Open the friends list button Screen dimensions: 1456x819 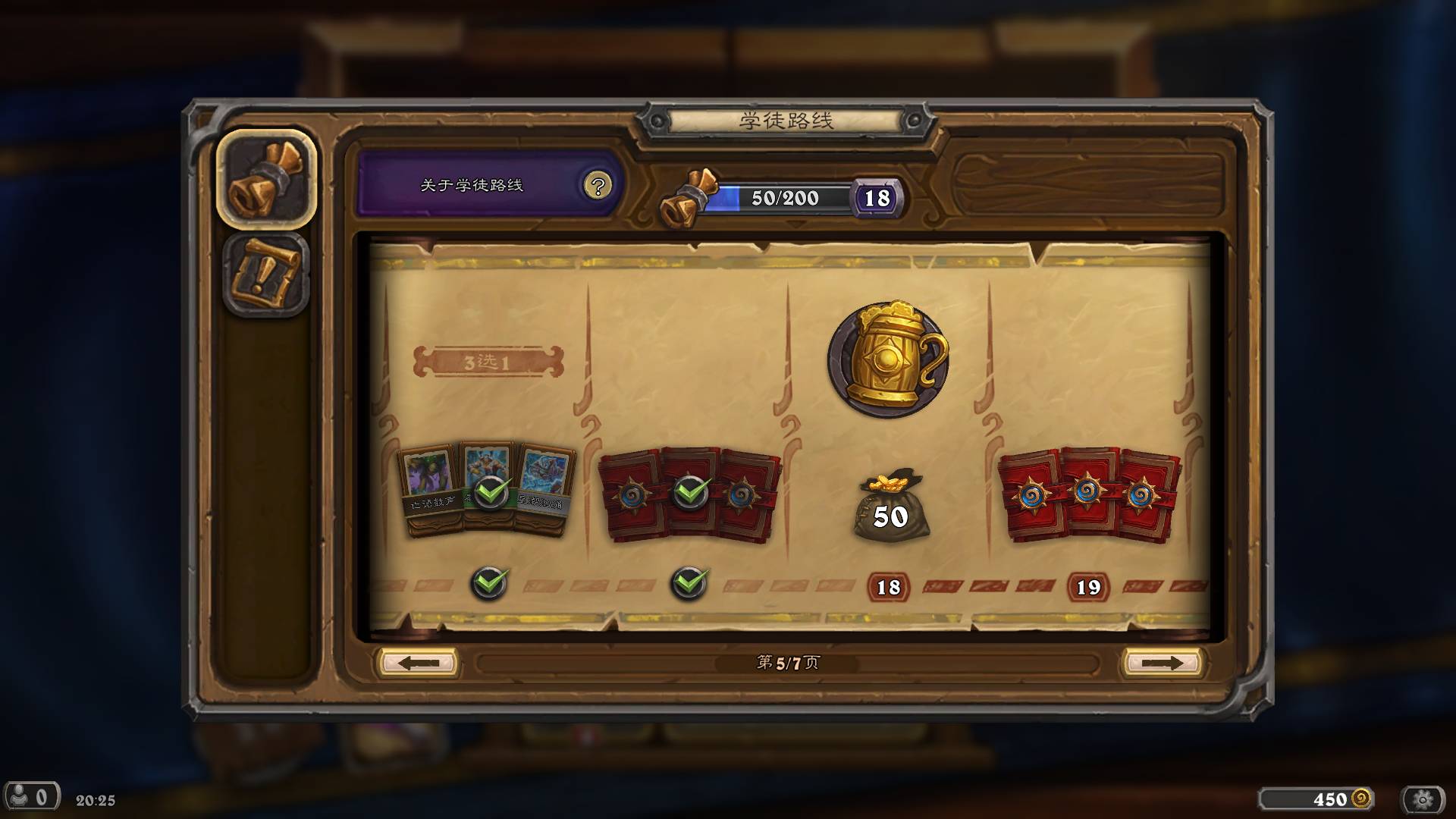[x=30, y=797]
